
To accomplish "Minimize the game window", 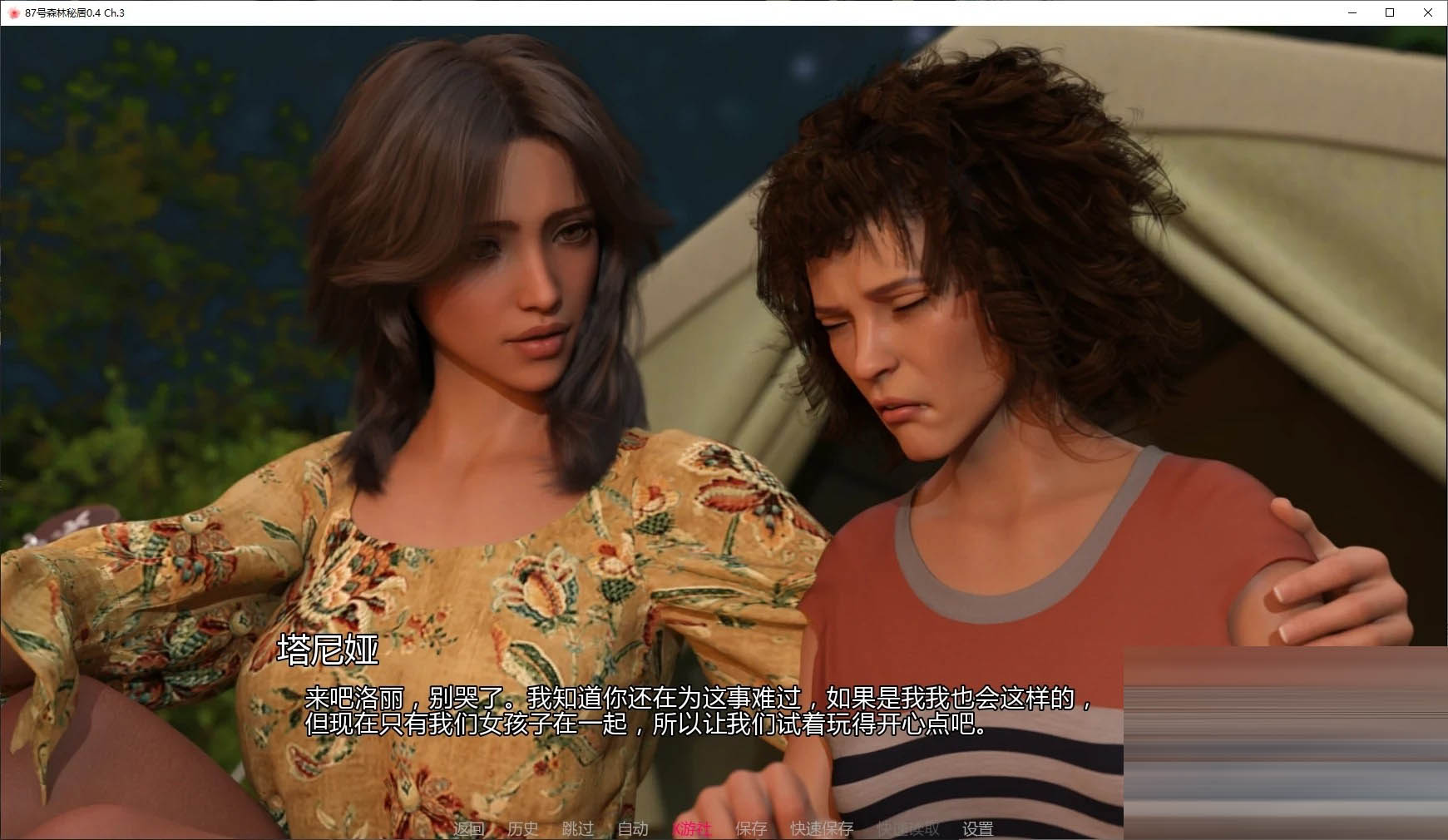I will click(1351, 12).
